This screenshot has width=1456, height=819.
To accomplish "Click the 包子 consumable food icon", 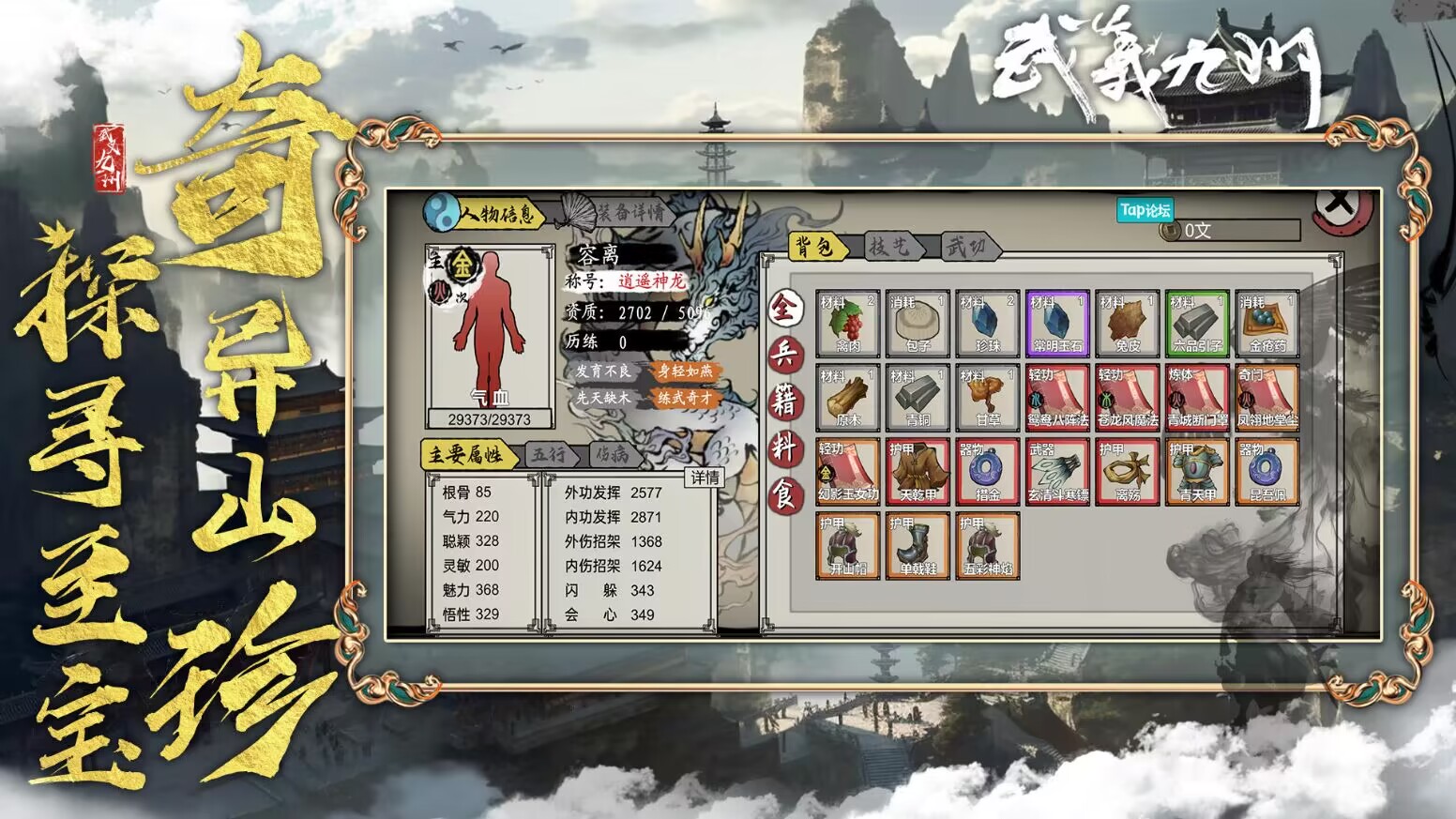I will pos(917,324).
